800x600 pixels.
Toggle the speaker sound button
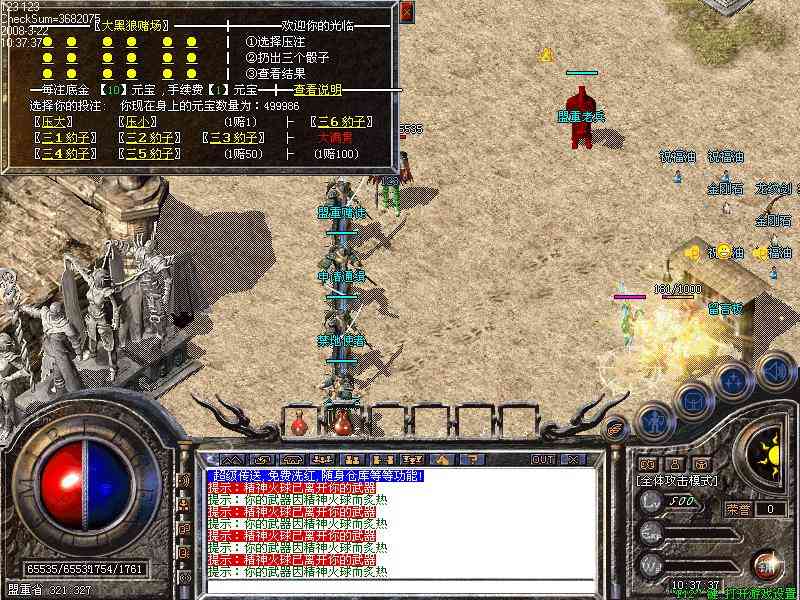tap(775, 370)
